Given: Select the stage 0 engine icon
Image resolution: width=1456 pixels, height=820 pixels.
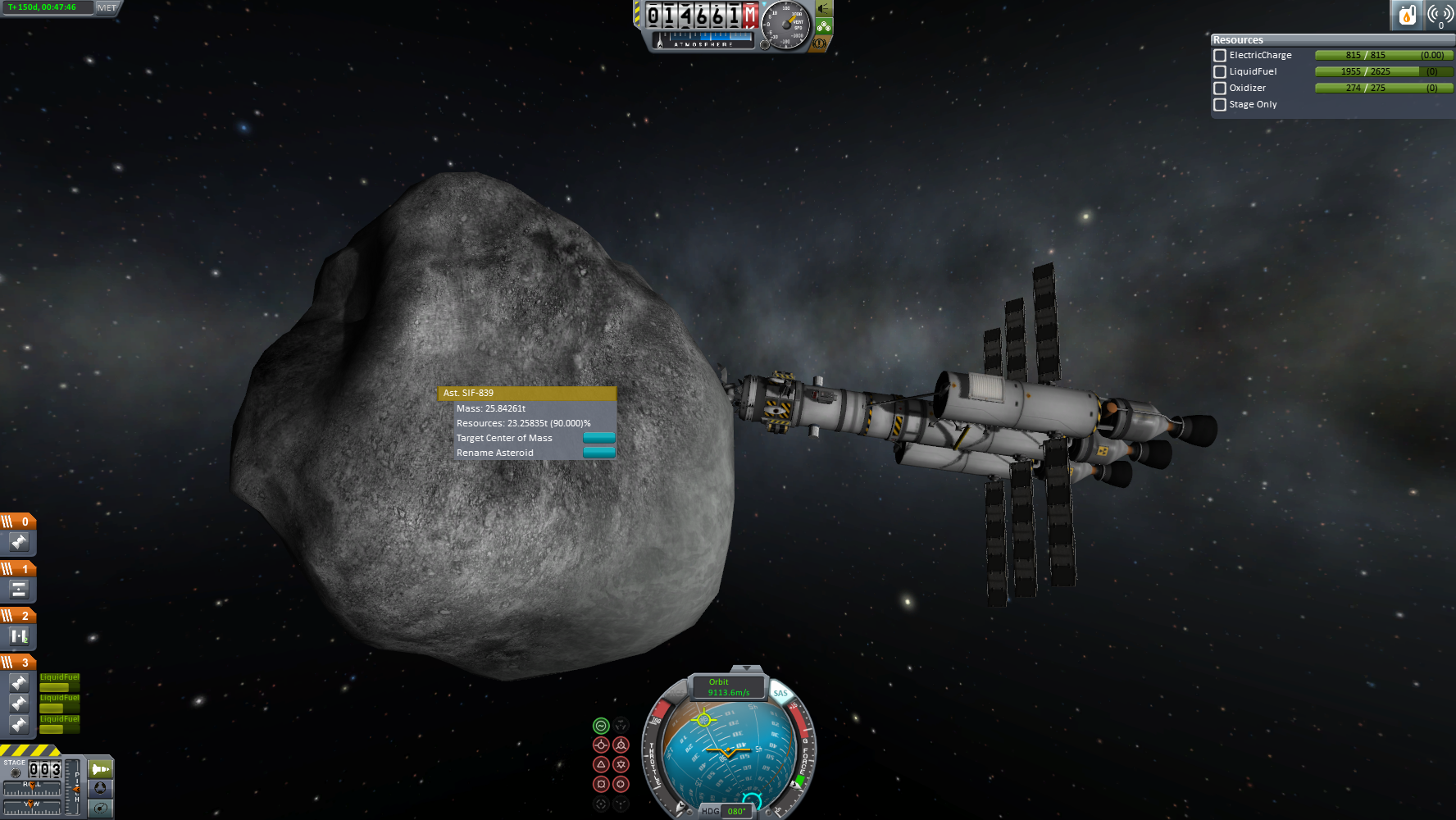Looking at the screenshot, I should [19, 542].
